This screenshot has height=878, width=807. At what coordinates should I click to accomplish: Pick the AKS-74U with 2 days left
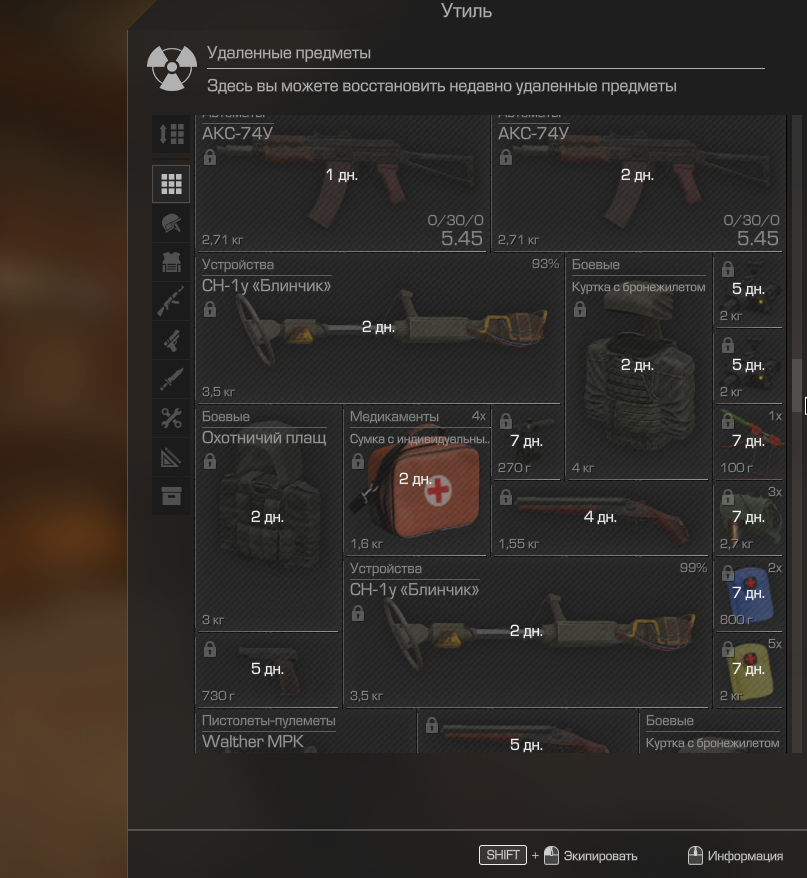tap(637, 180)
